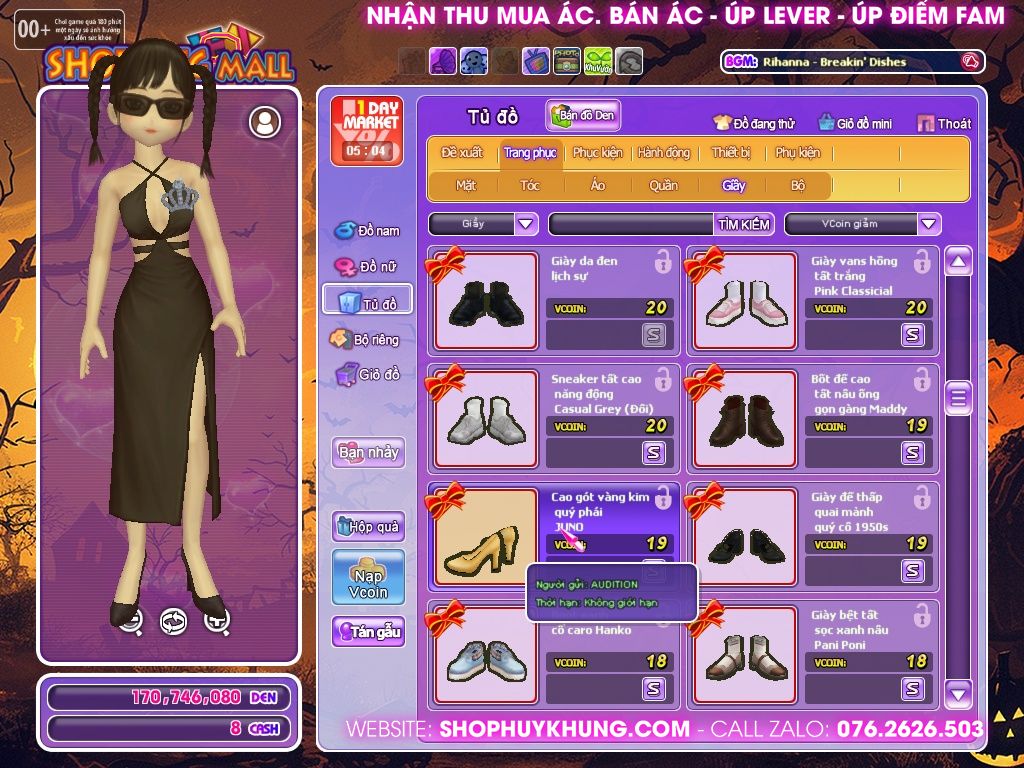The height and width of the screenshot is (768, 1024).
Task: Choose the Quần subcategory
Action: tap(663, 185)
